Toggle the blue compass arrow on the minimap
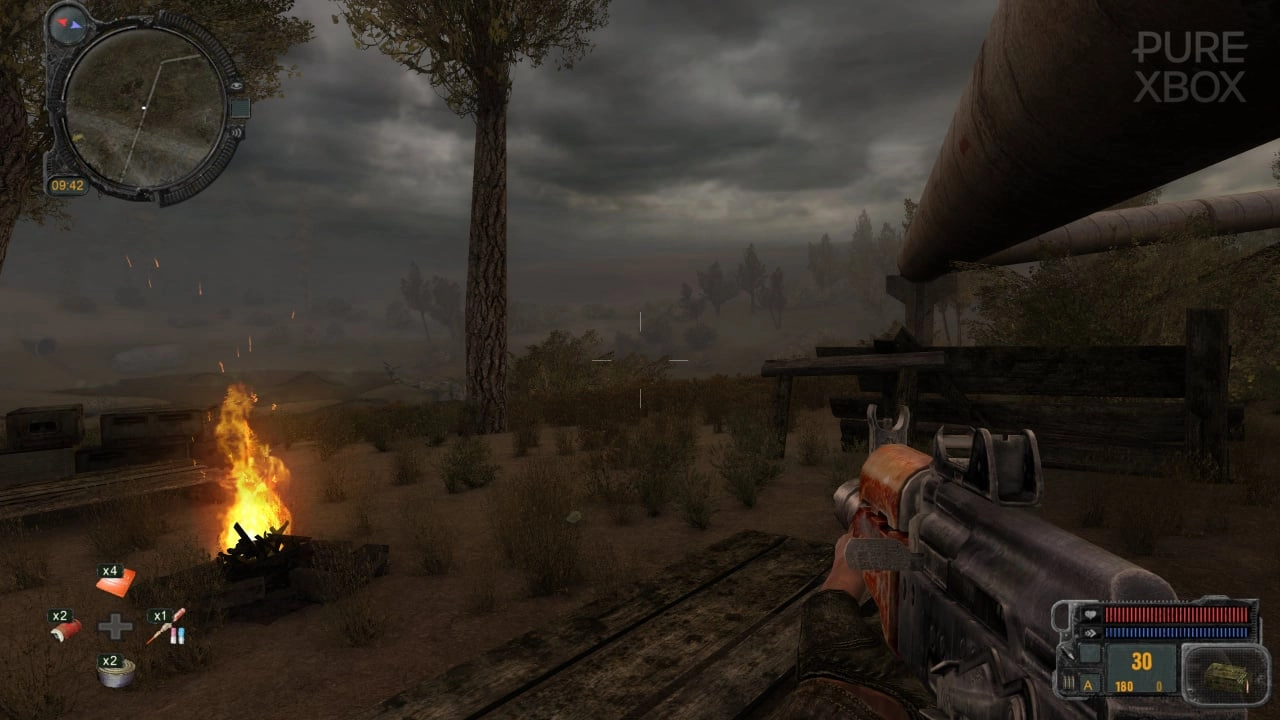Viewport: 1280px width, 720px height. tap(77, 25)
